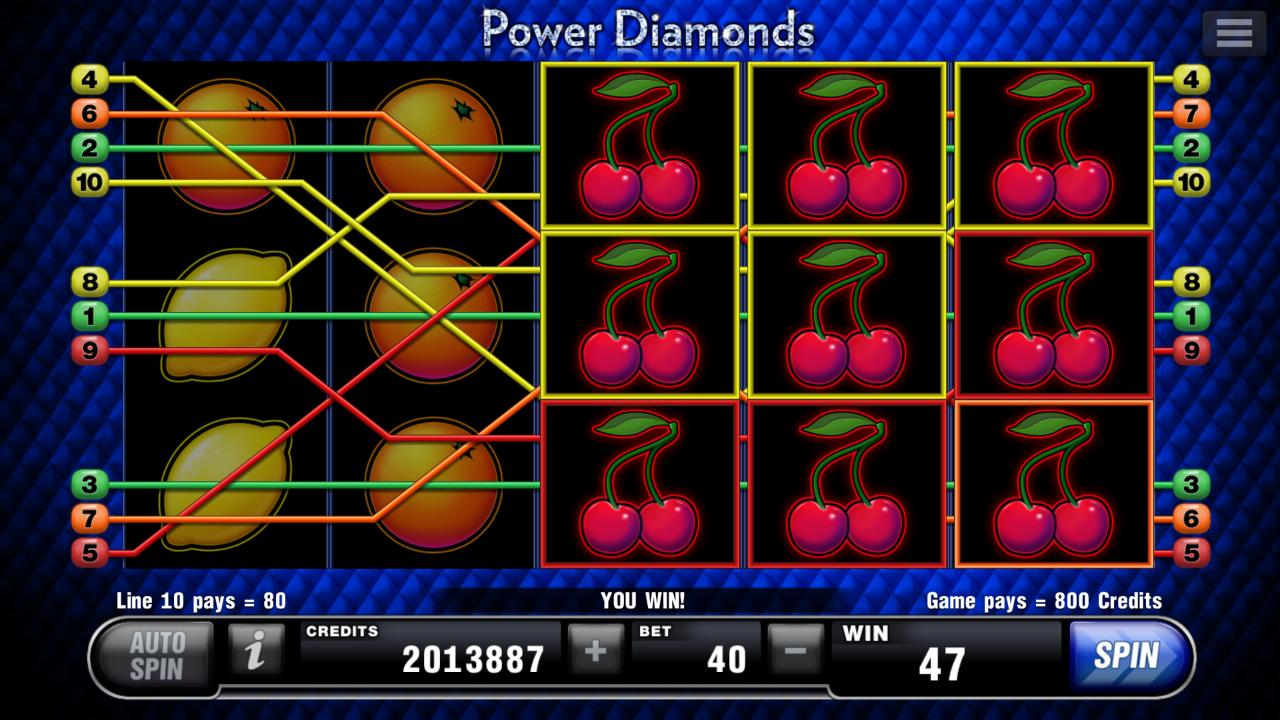Click payline number 9 on the left edge
This screenshot has height=720, width=1280.
[90, 350]
